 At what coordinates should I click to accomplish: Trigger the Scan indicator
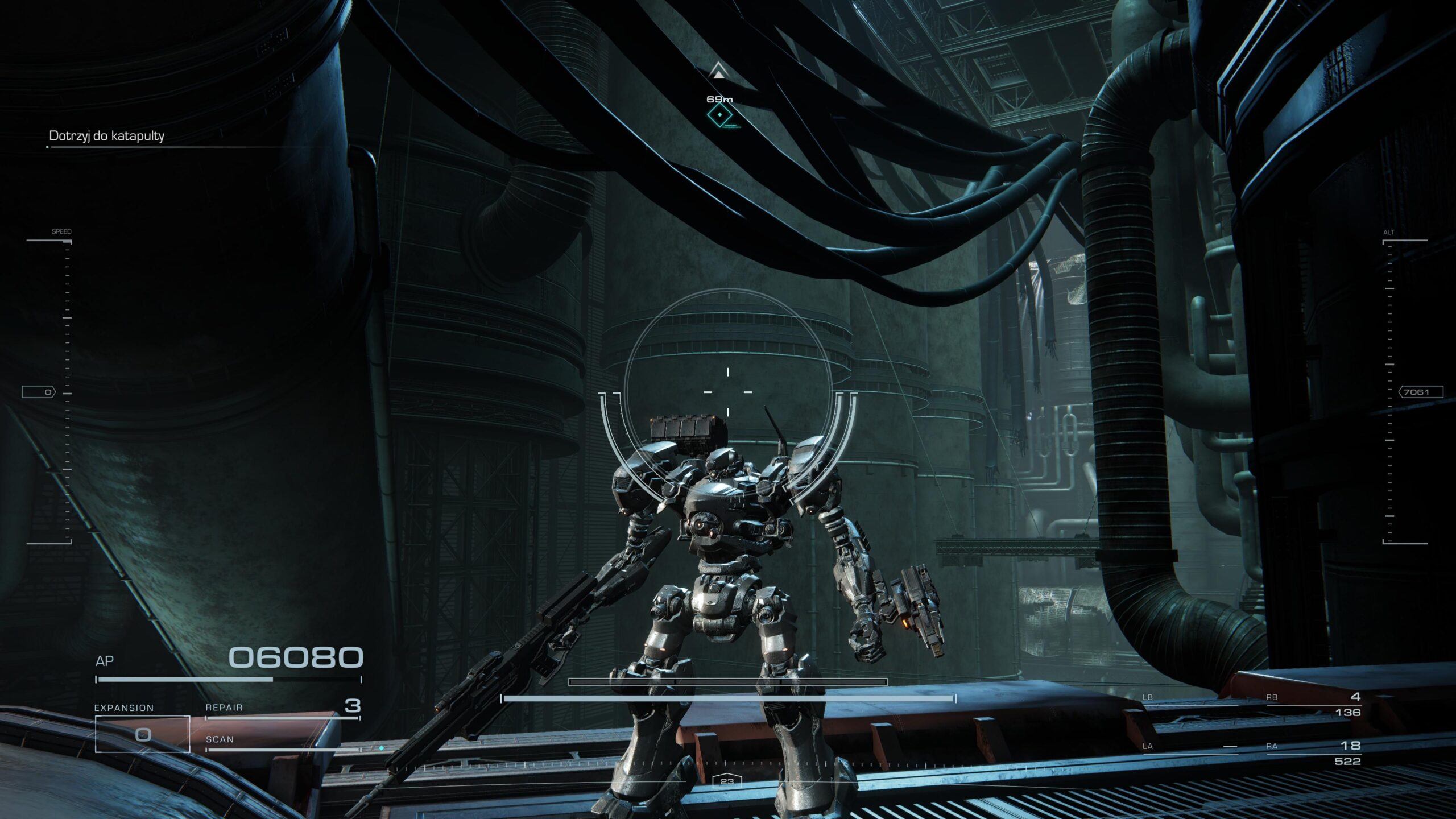tap(283, 741)
